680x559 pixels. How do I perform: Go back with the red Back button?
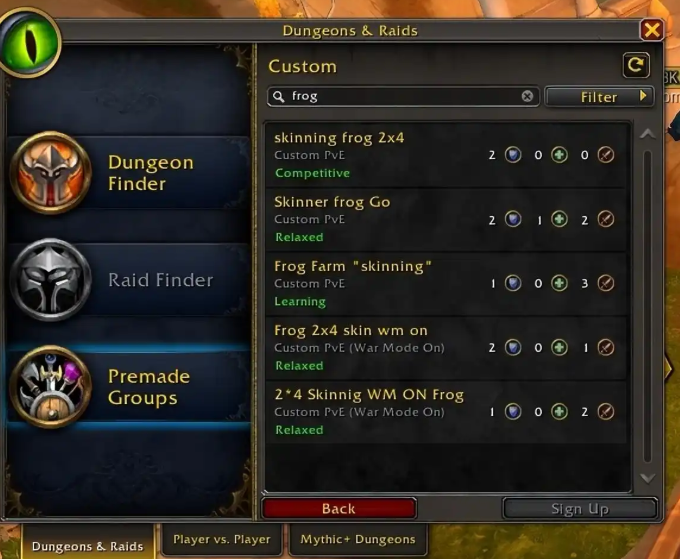(x=339, y=508)
